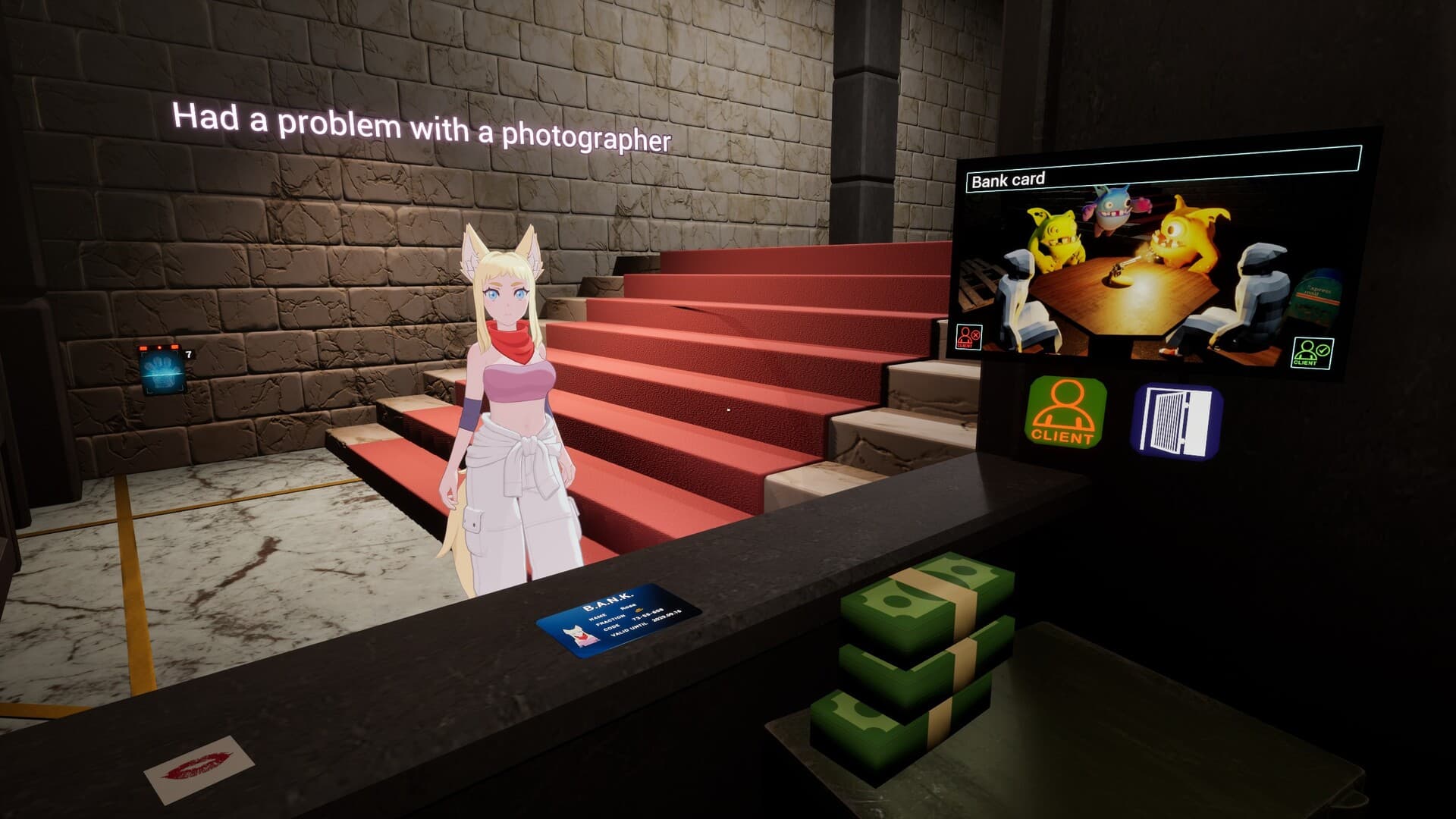Activate the center scanner status light

click(160, 347)
